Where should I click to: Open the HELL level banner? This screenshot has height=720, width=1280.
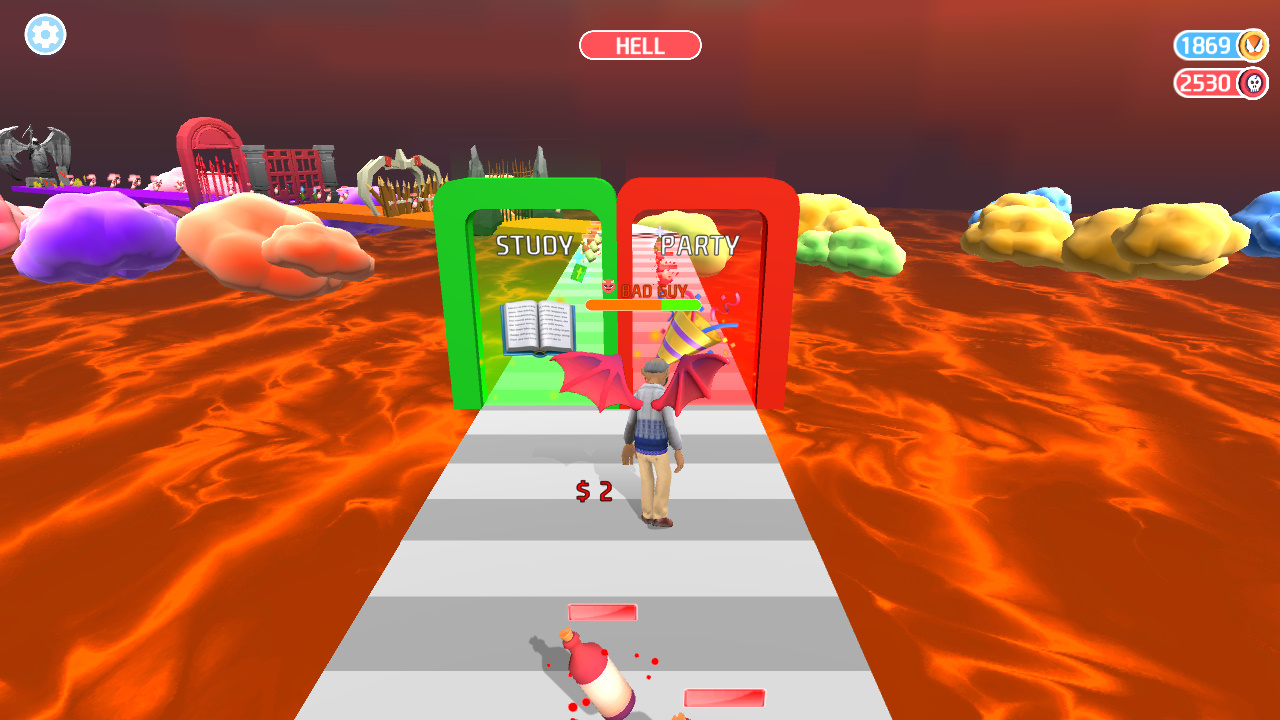click(640, 45)
